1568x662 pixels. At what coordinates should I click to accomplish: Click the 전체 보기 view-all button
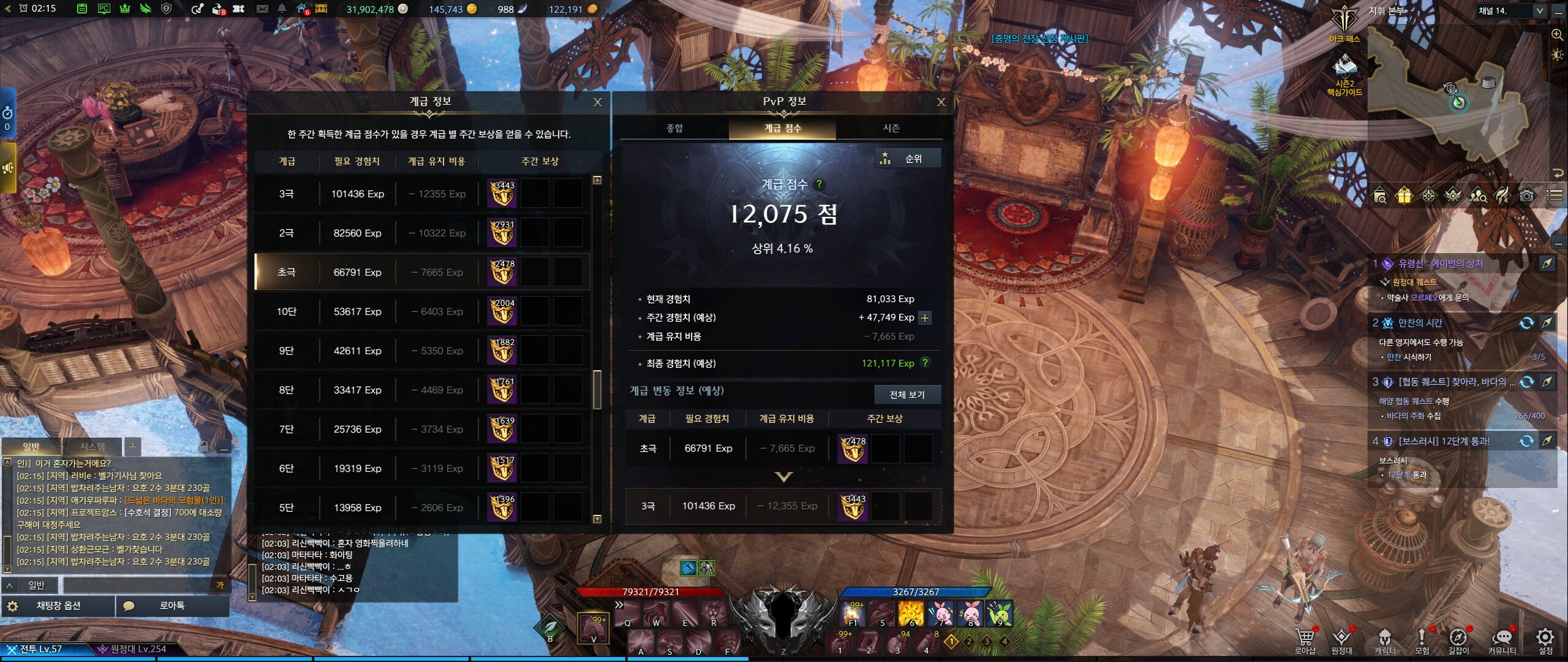point(907,395)
